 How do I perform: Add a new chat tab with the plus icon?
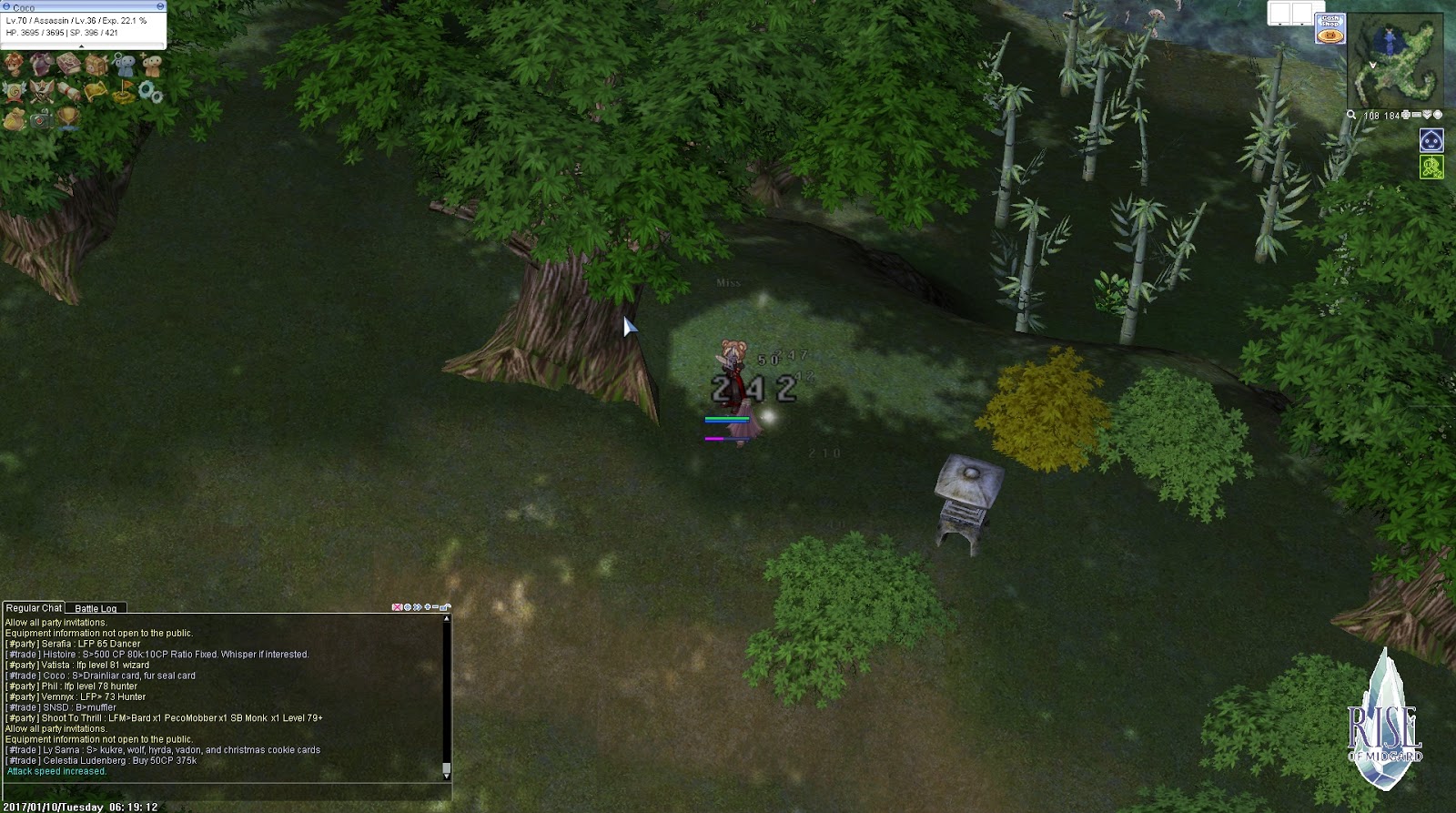pos(428,606)
